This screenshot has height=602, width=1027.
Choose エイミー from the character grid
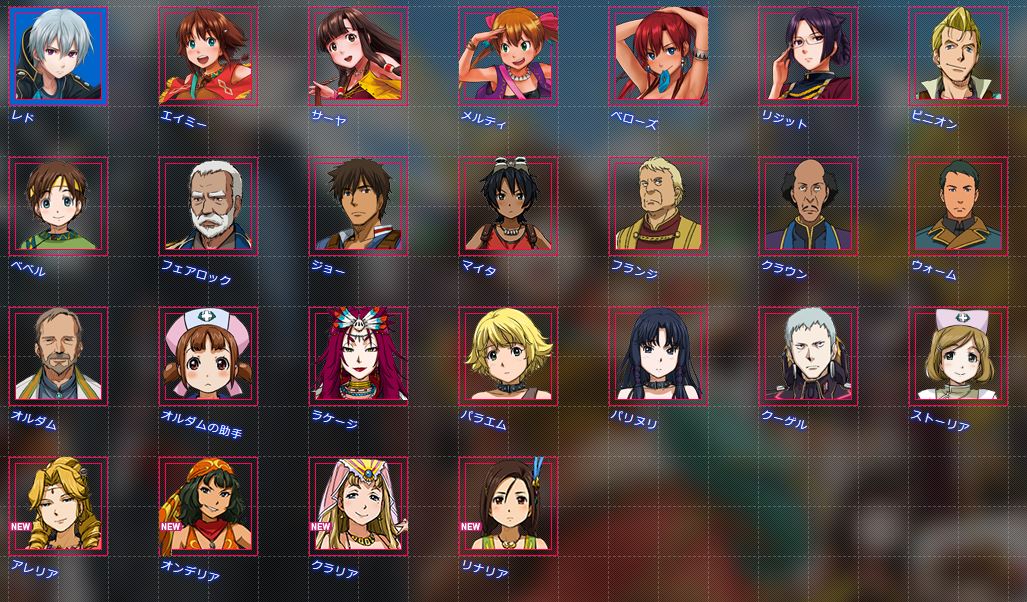208,56
